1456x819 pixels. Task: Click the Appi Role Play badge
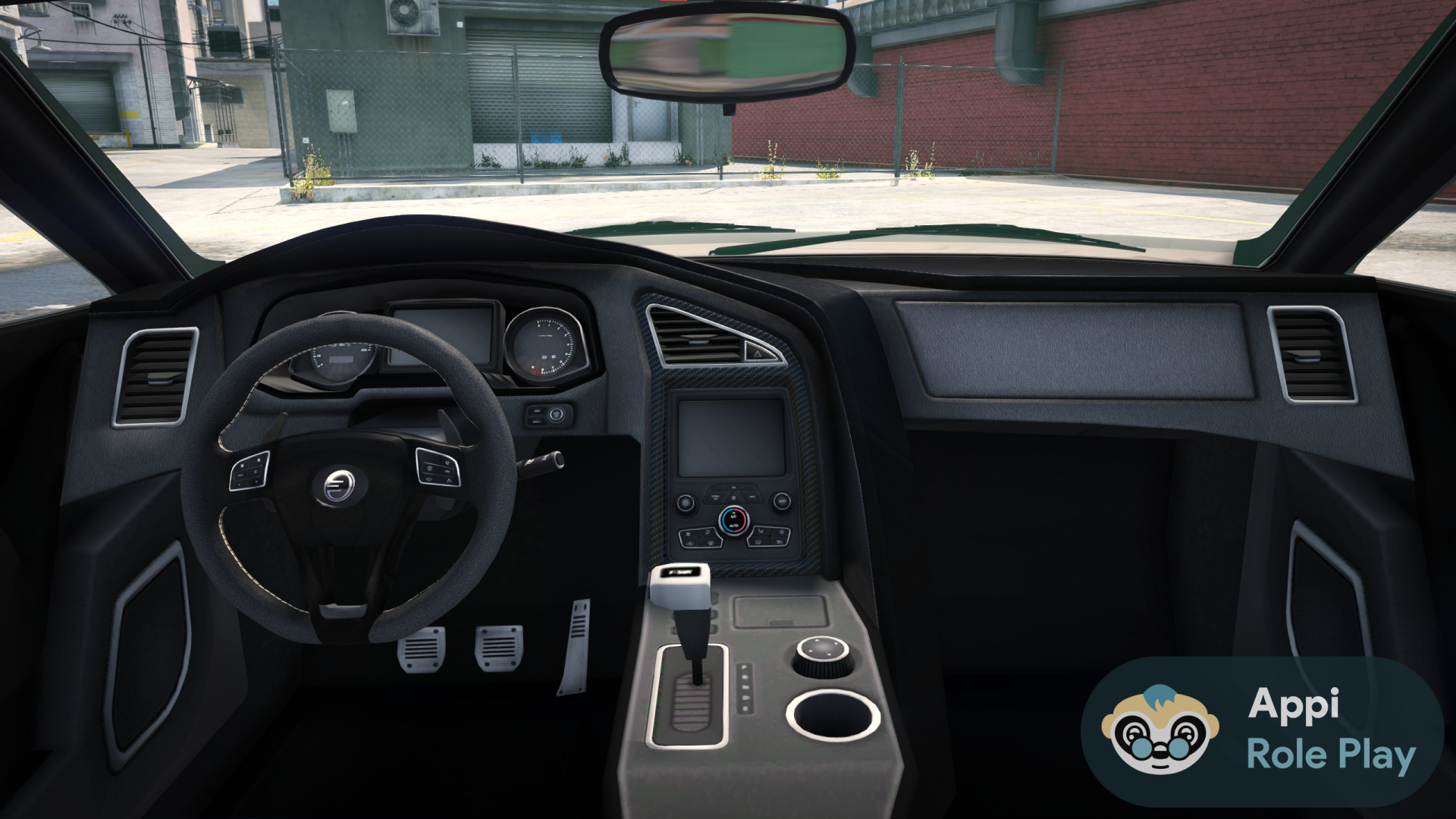[x=1263, y=732]
